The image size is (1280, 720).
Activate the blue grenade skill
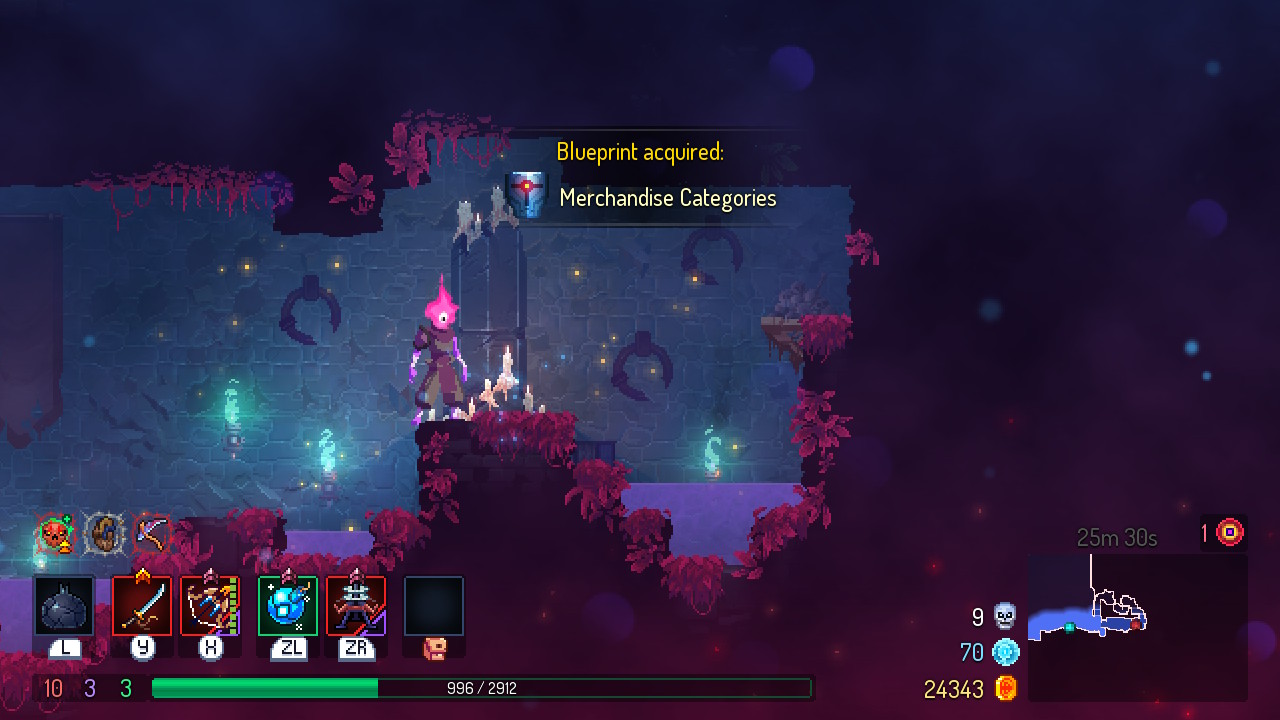coord(288,606)
